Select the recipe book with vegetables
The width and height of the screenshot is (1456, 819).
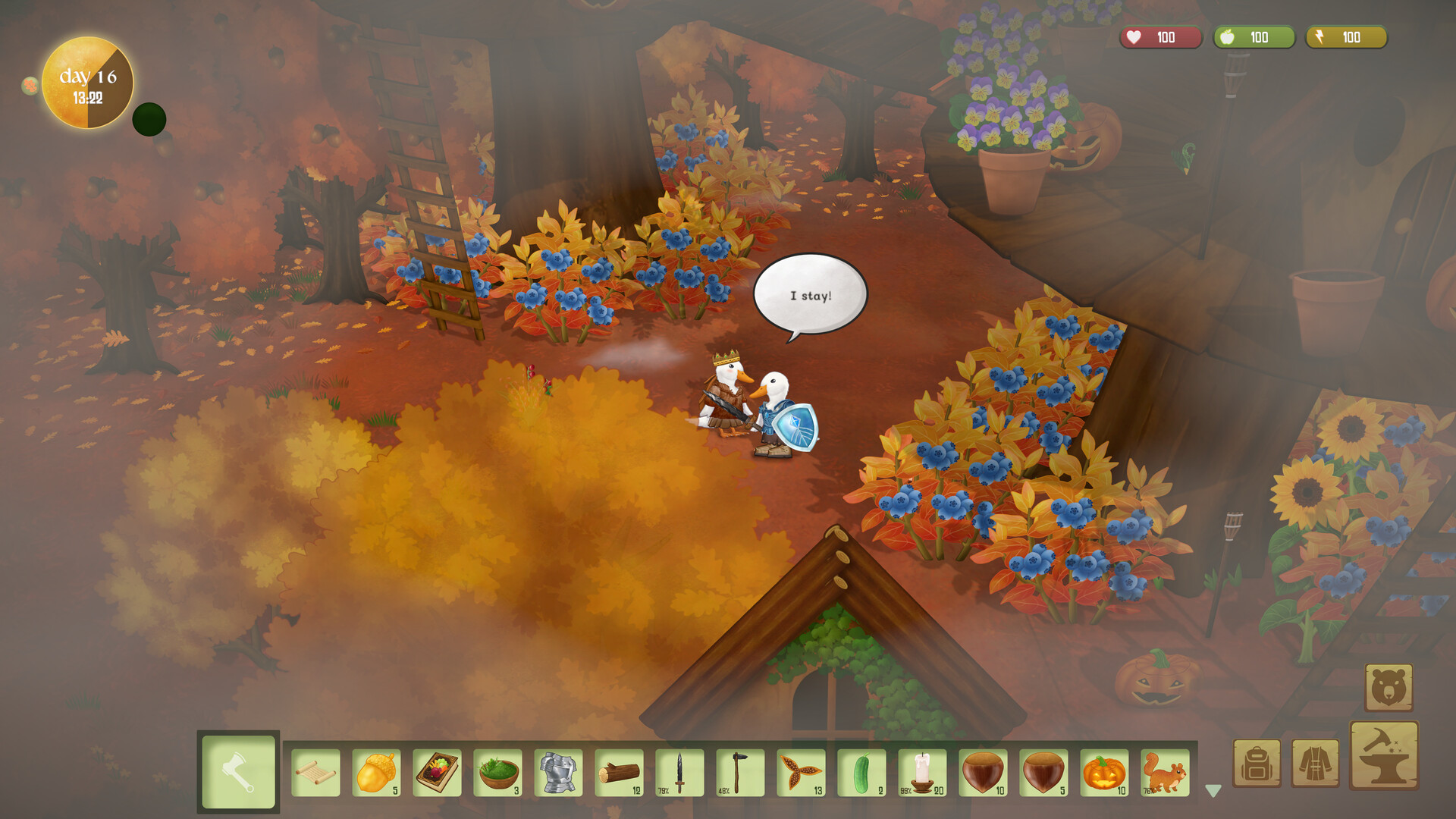(x=437, y=773)
